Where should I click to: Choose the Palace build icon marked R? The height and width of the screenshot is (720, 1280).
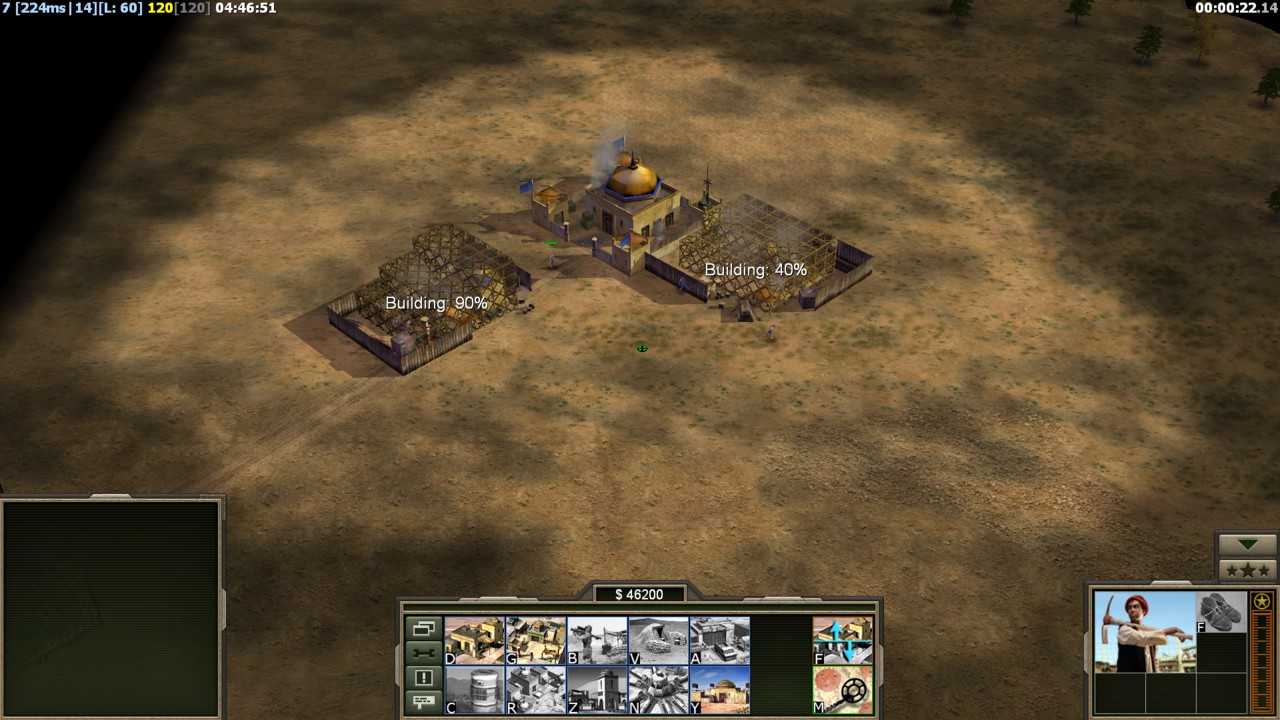[535, 690]
